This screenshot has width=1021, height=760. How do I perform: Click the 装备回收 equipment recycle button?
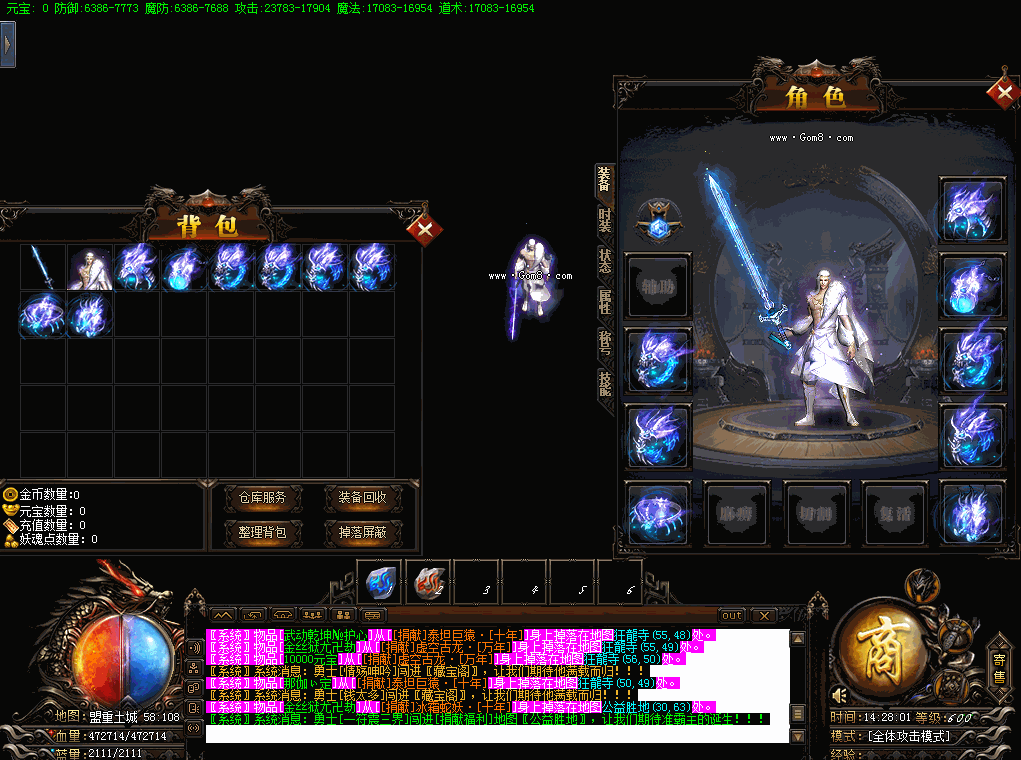tap(355, 498)
